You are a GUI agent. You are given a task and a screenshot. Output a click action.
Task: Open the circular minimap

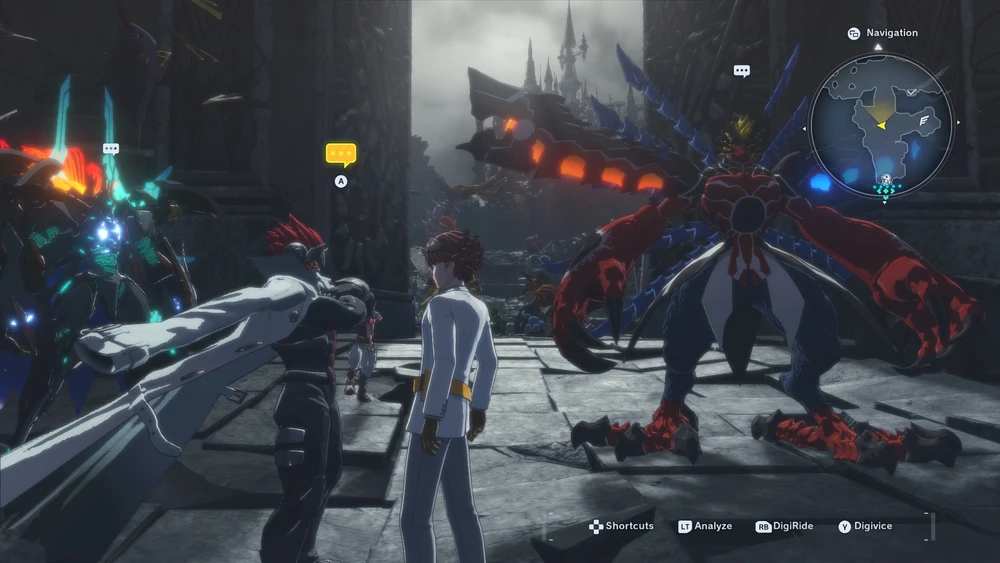tap(881, 125)
